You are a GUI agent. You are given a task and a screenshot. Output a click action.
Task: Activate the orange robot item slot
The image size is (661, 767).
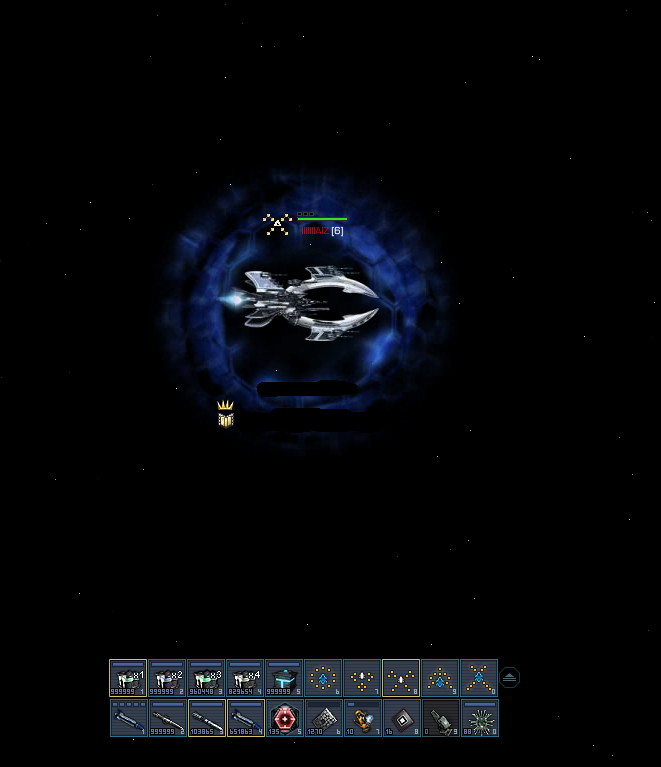pos(362,717)
